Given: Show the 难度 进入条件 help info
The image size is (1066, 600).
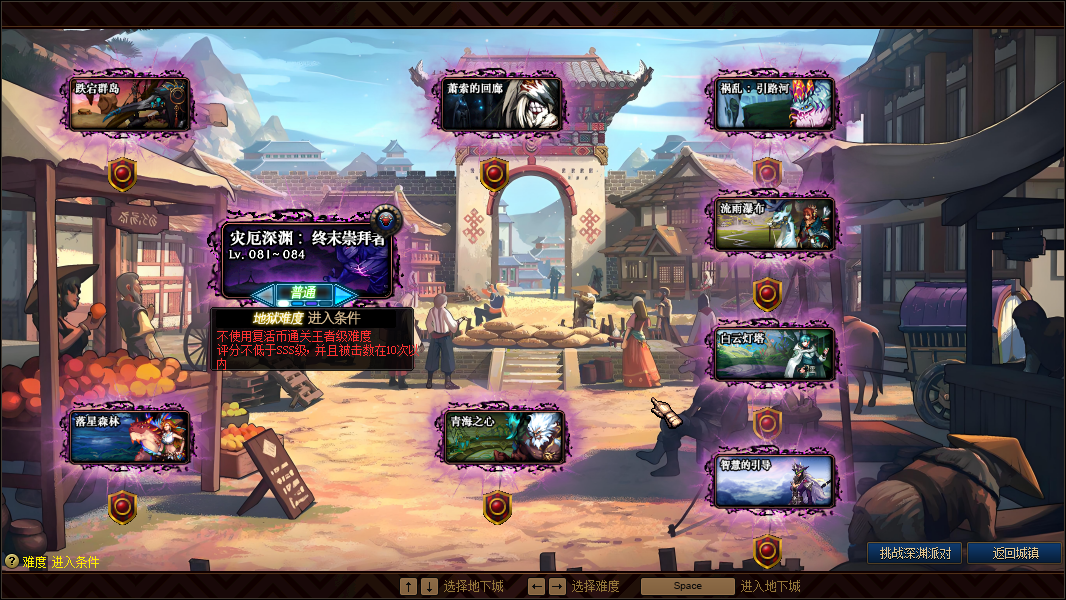Looking at the screenshot, I should pyautogui.click(x=12, y=562).
